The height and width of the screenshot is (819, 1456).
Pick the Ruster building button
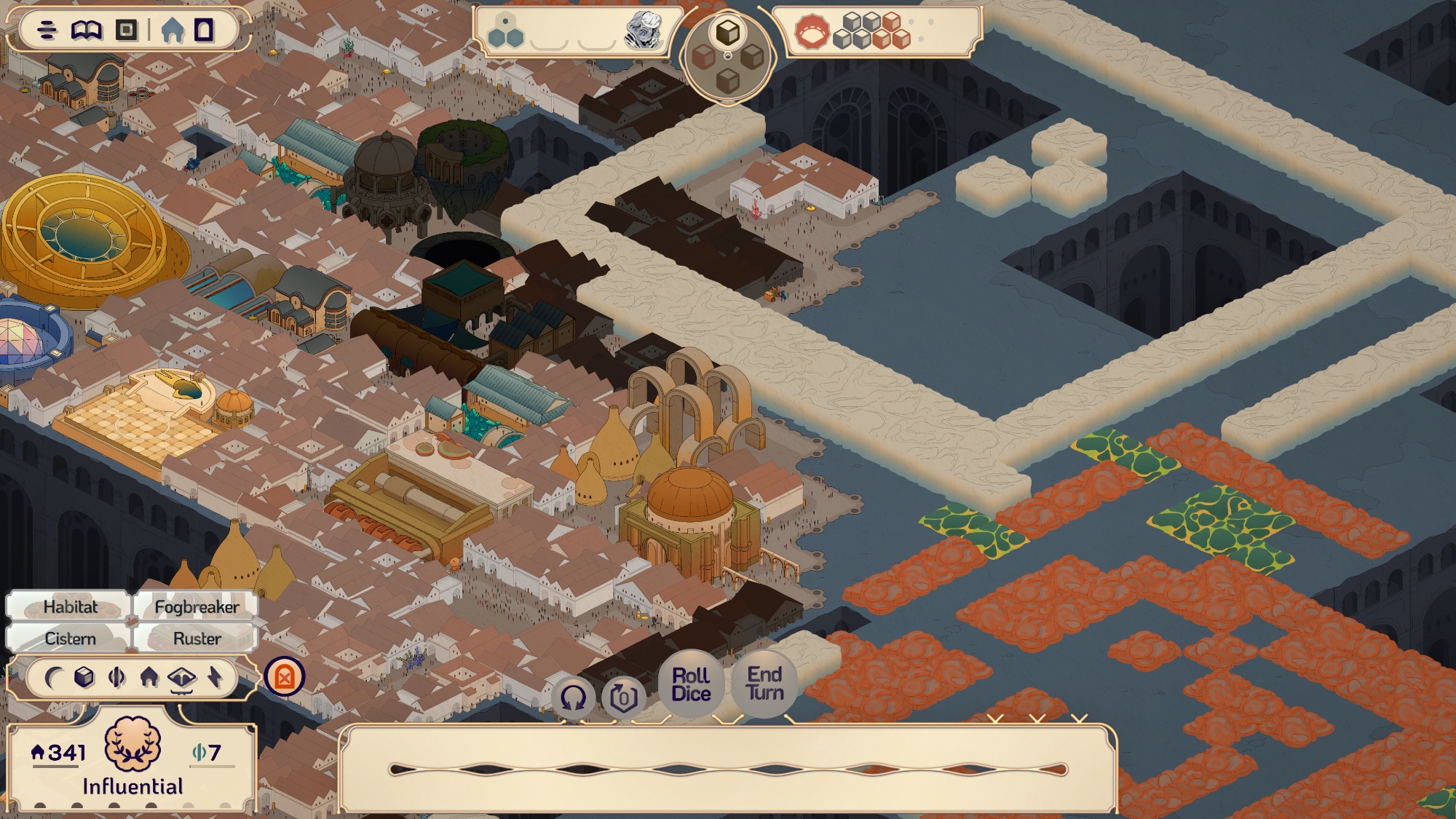click(197, 638)
